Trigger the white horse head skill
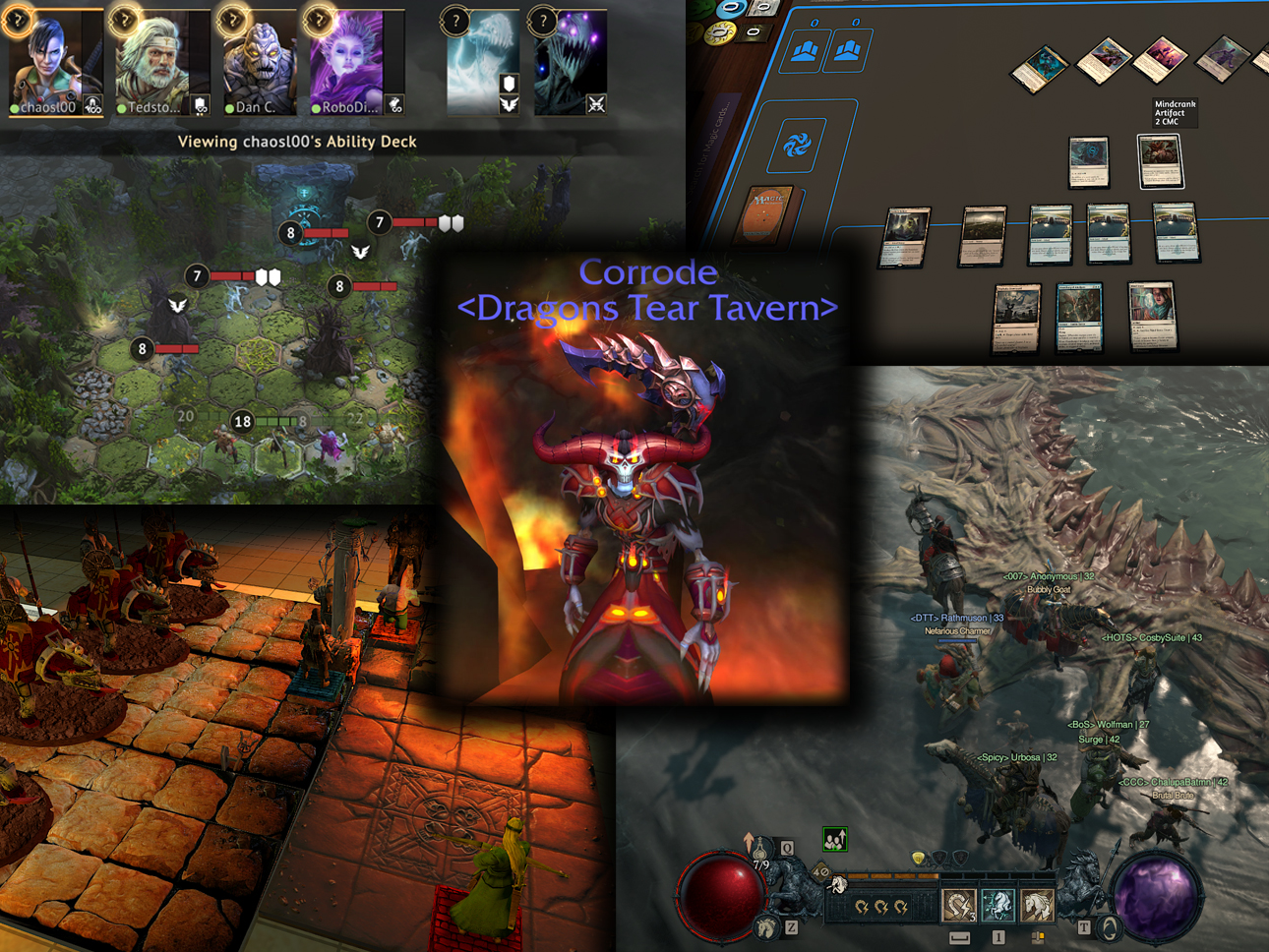 1036,903
